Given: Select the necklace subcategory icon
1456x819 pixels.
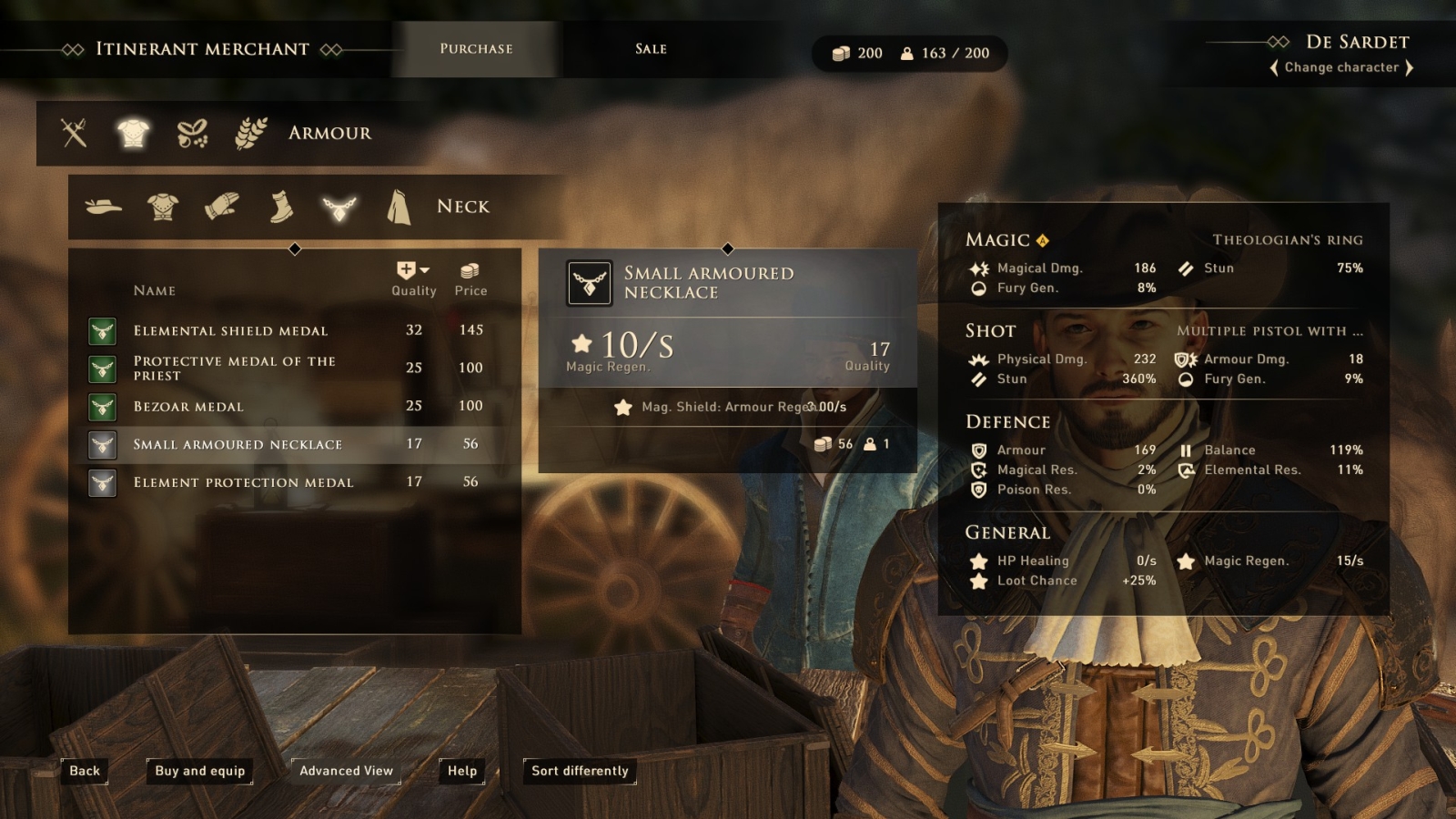Looking at the screenshot, I should [x=339, y=207].
